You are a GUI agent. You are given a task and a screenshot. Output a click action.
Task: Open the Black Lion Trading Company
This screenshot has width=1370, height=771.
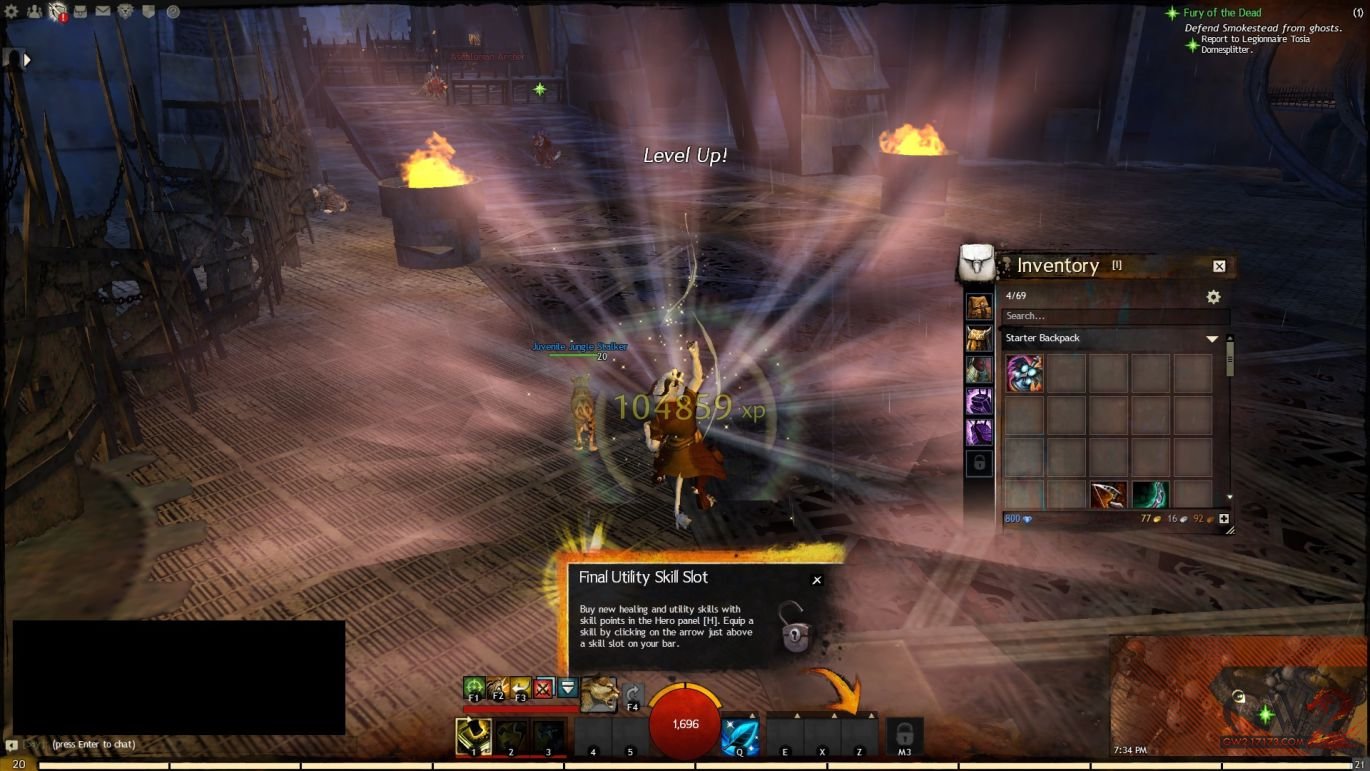(126, 12)
